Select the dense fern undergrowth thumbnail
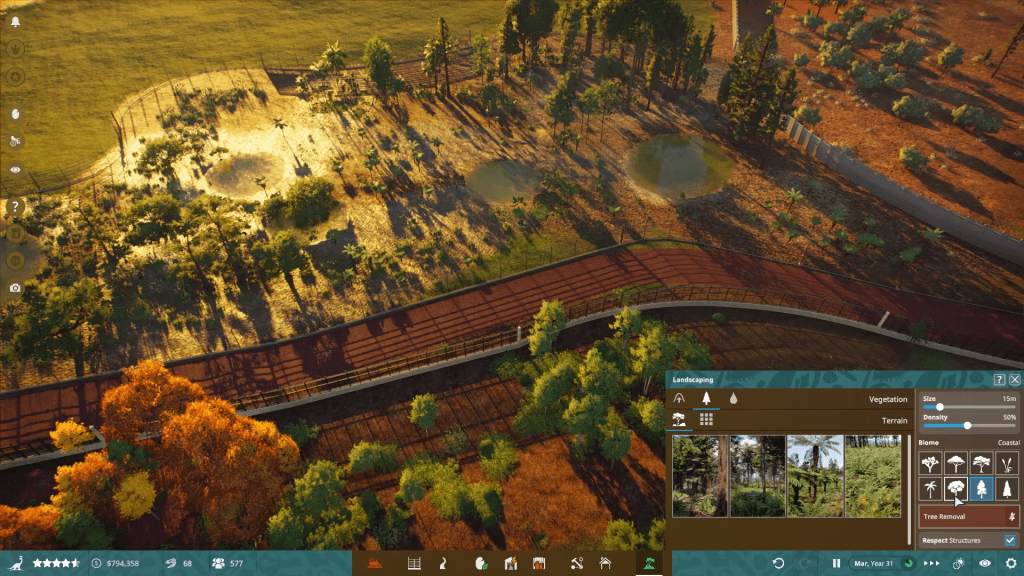This screenshot has width=1024, height=576. pyautogui.click(x=873, y=476)
